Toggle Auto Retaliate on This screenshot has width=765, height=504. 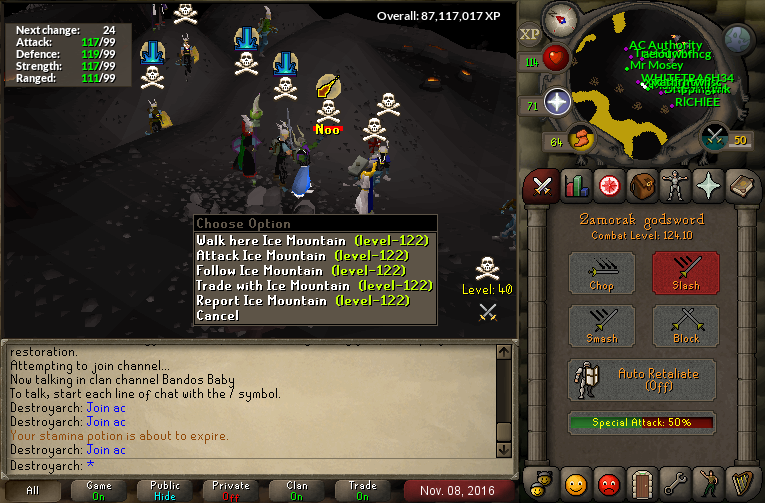[644, 379]
